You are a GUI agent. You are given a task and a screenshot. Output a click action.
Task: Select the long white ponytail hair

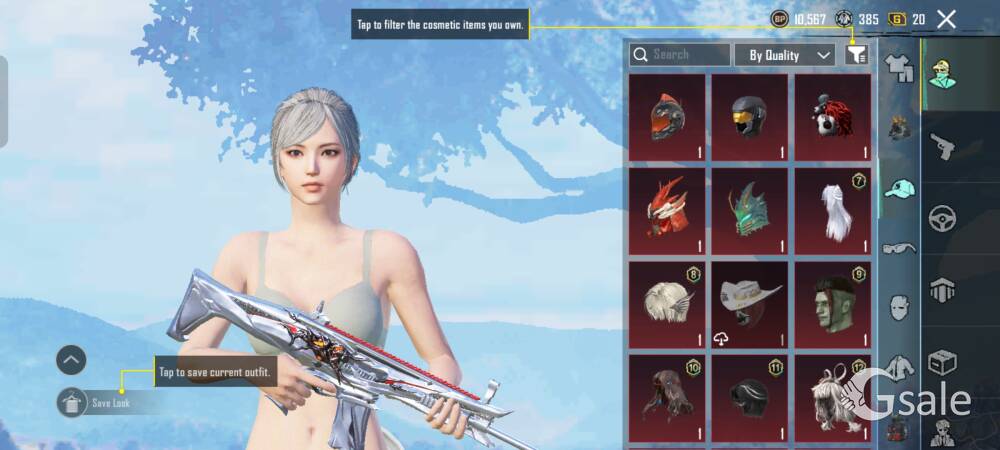[x=832, y=210]
